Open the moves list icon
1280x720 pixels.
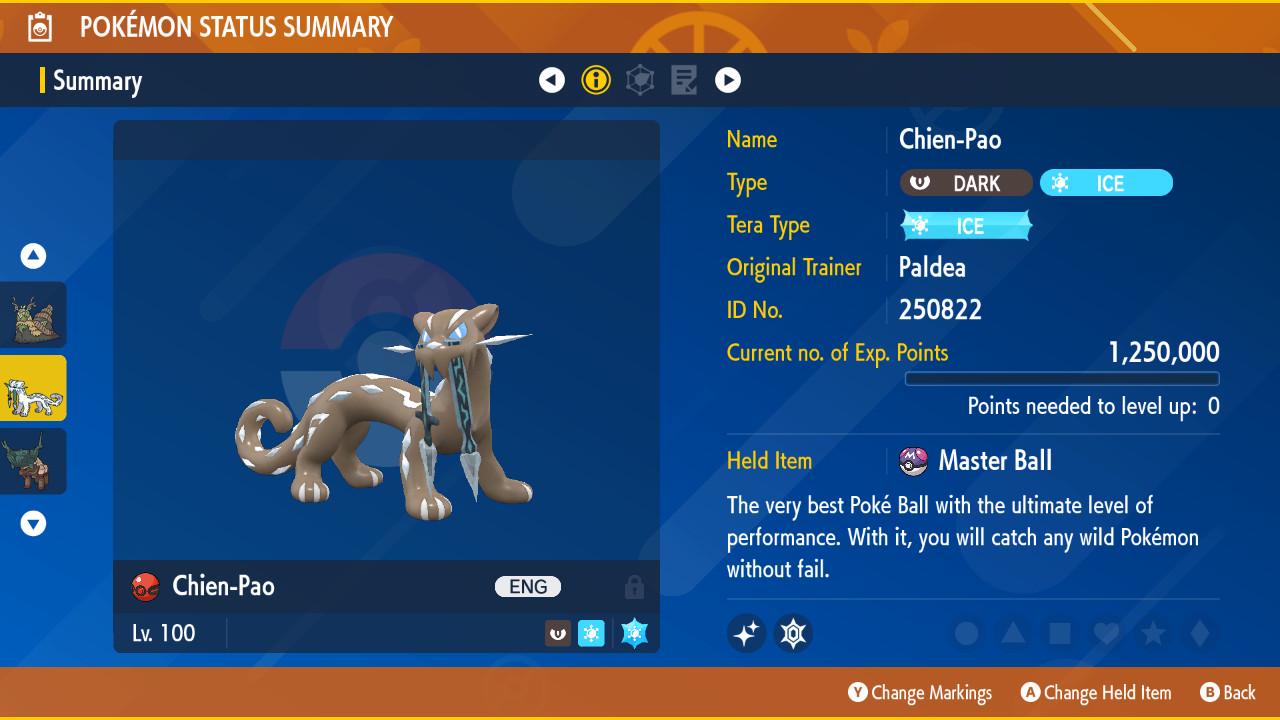pyautogui.click(x=684, y=80)
